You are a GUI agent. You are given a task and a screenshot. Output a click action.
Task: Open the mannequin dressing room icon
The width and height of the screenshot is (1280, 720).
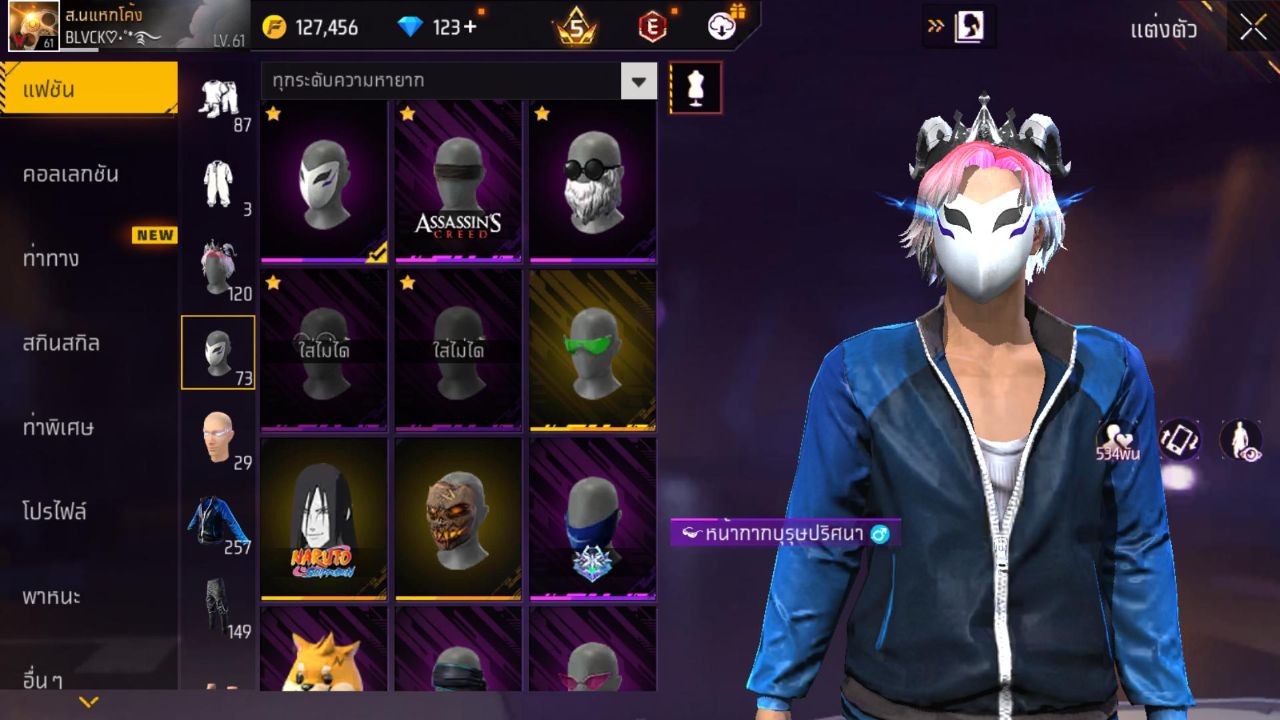(694, 87)
